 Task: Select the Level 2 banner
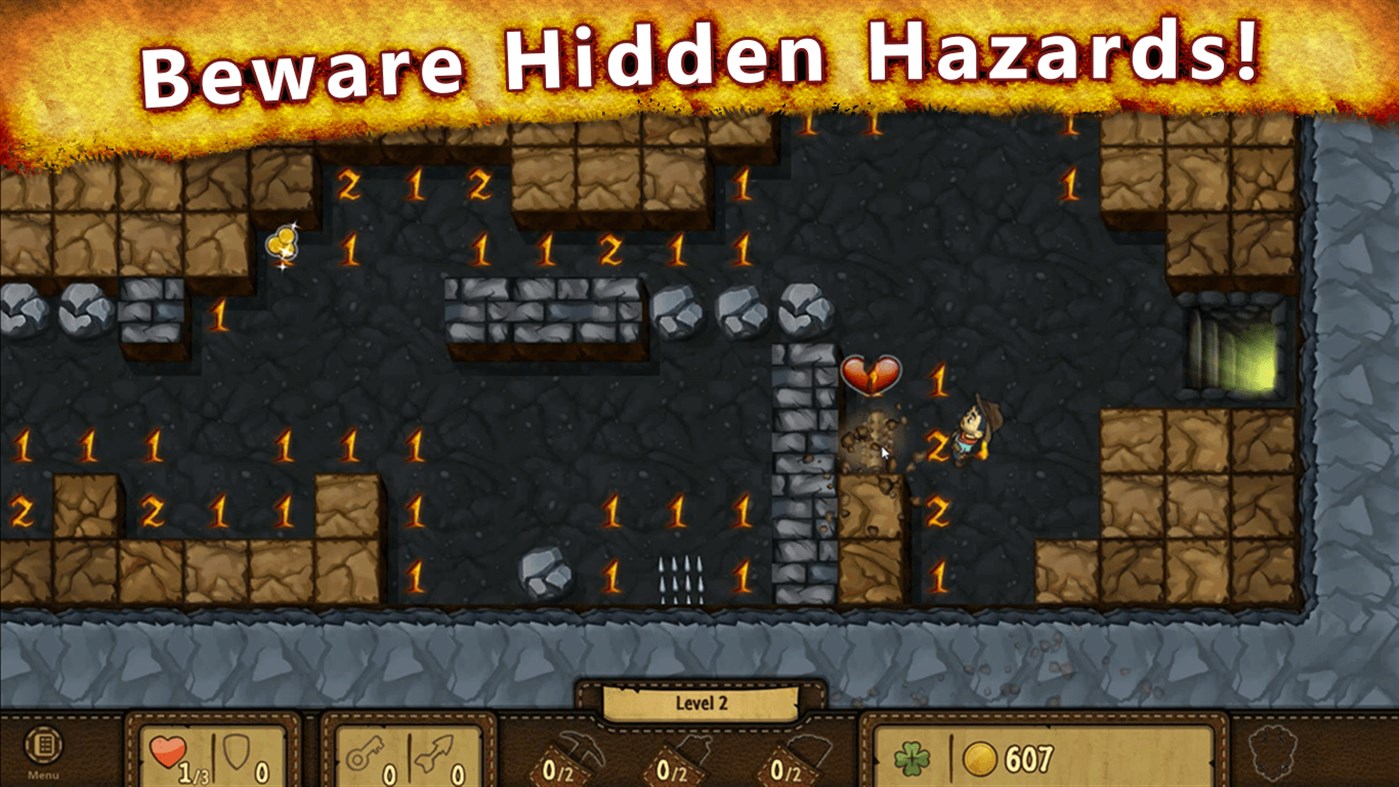(x=700, y=703)
